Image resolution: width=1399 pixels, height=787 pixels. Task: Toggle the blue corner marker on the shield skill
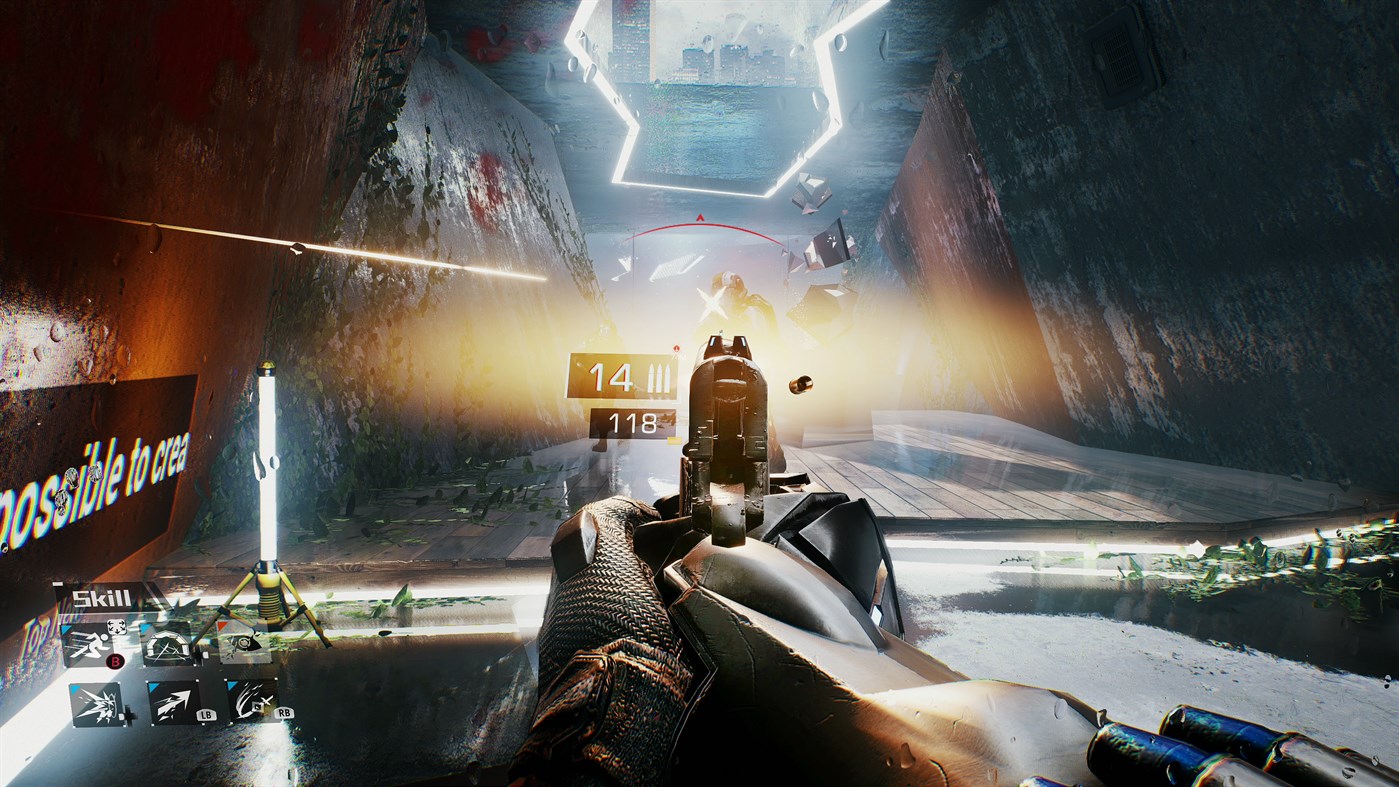click(145, 629)
